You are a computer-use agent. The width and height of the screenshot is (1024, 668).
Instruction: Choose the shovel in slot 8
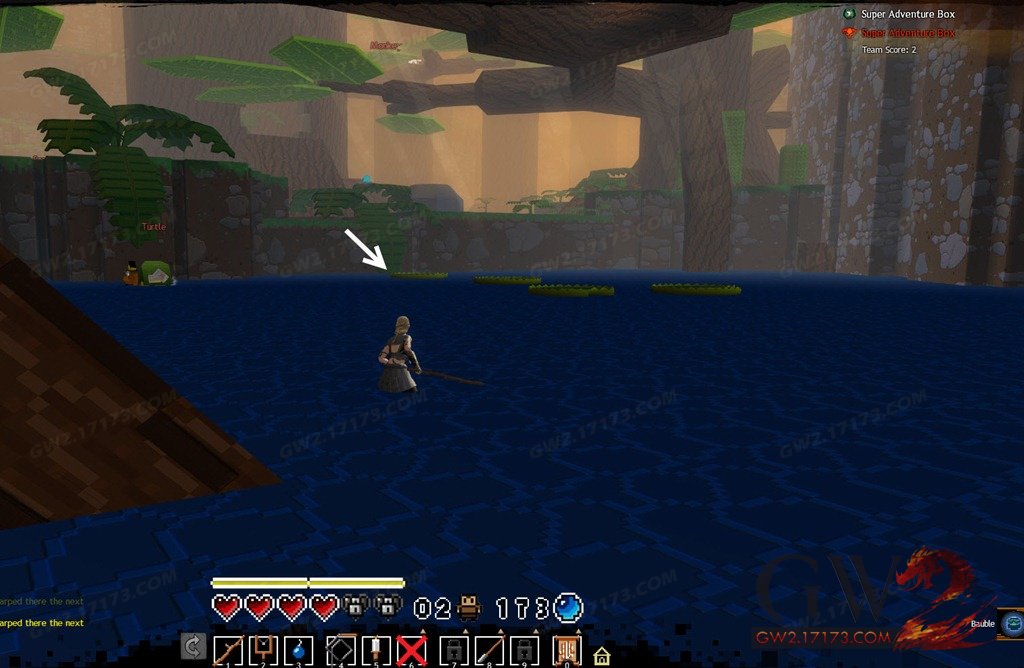[490, 651]
